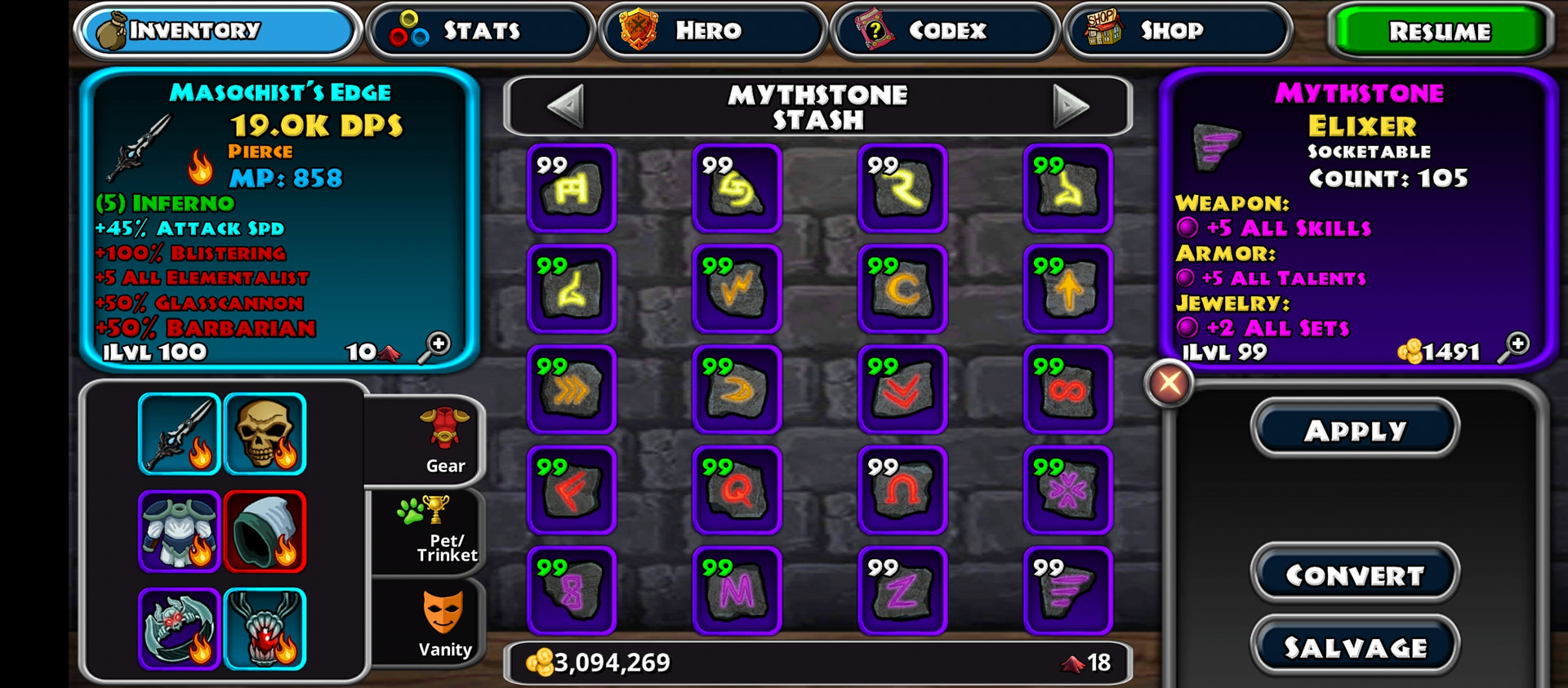Convert the selected mythstone

pyautogui.click(x=1355, y=575)
